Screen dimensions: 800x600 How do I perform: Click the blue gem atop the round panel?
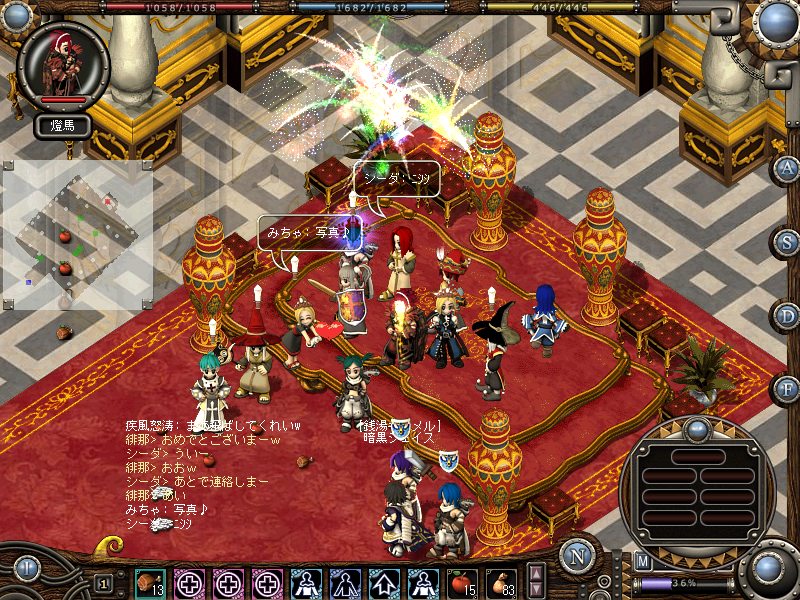click(696, 431)
